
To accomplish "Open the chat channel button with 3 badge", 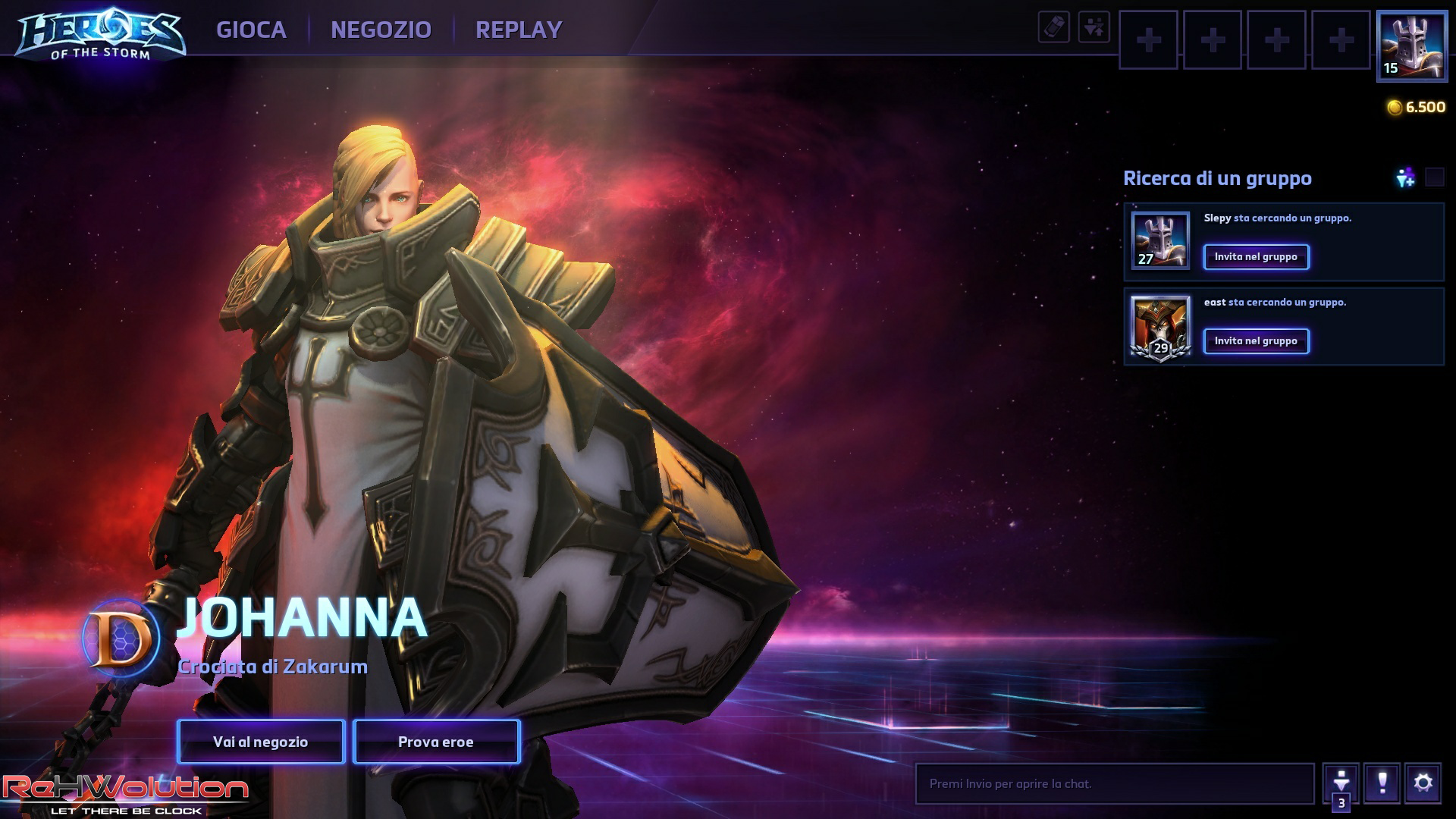I will click(1341, 783).
